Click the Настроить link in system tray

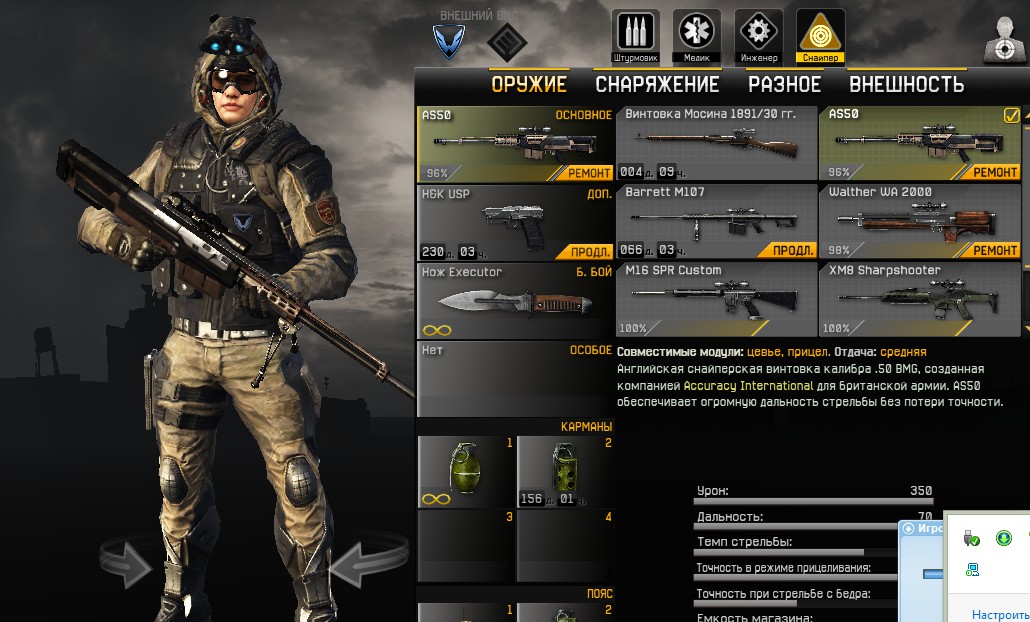tap(1000, 614)
